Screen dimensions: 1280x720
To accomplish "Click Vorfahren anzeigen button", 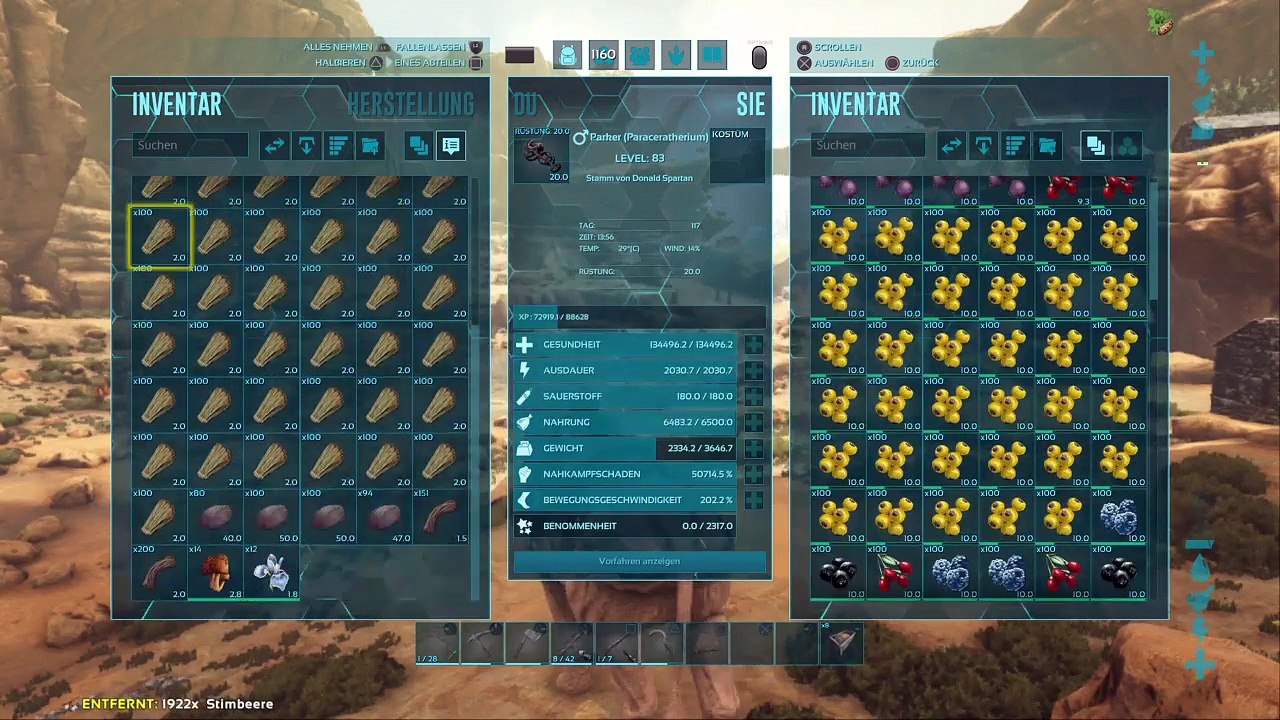I will point(639,561).
